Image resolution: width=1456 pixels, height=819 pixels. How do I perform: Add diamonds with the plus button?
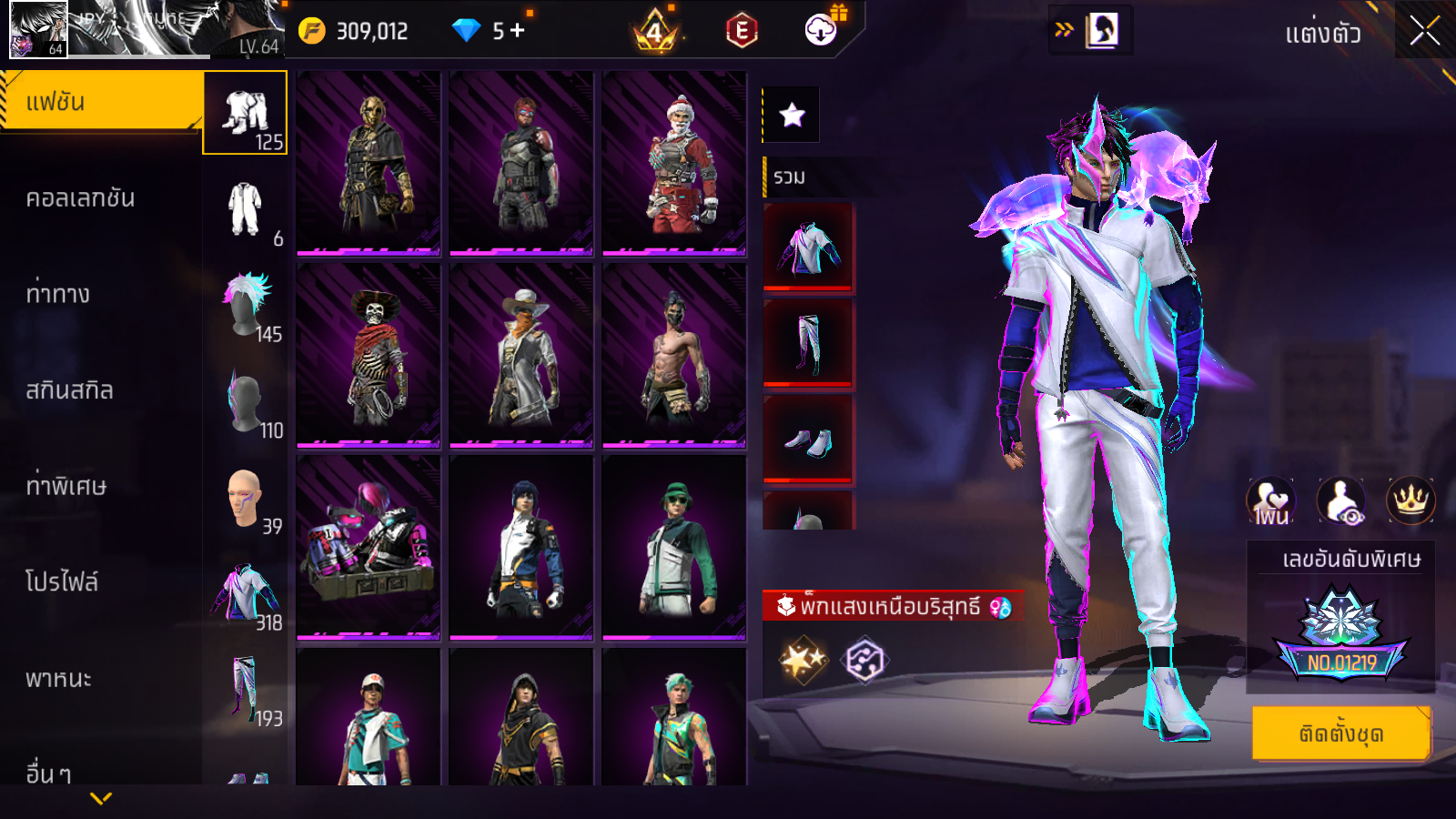pyautogui.click(x=518, y=31)
